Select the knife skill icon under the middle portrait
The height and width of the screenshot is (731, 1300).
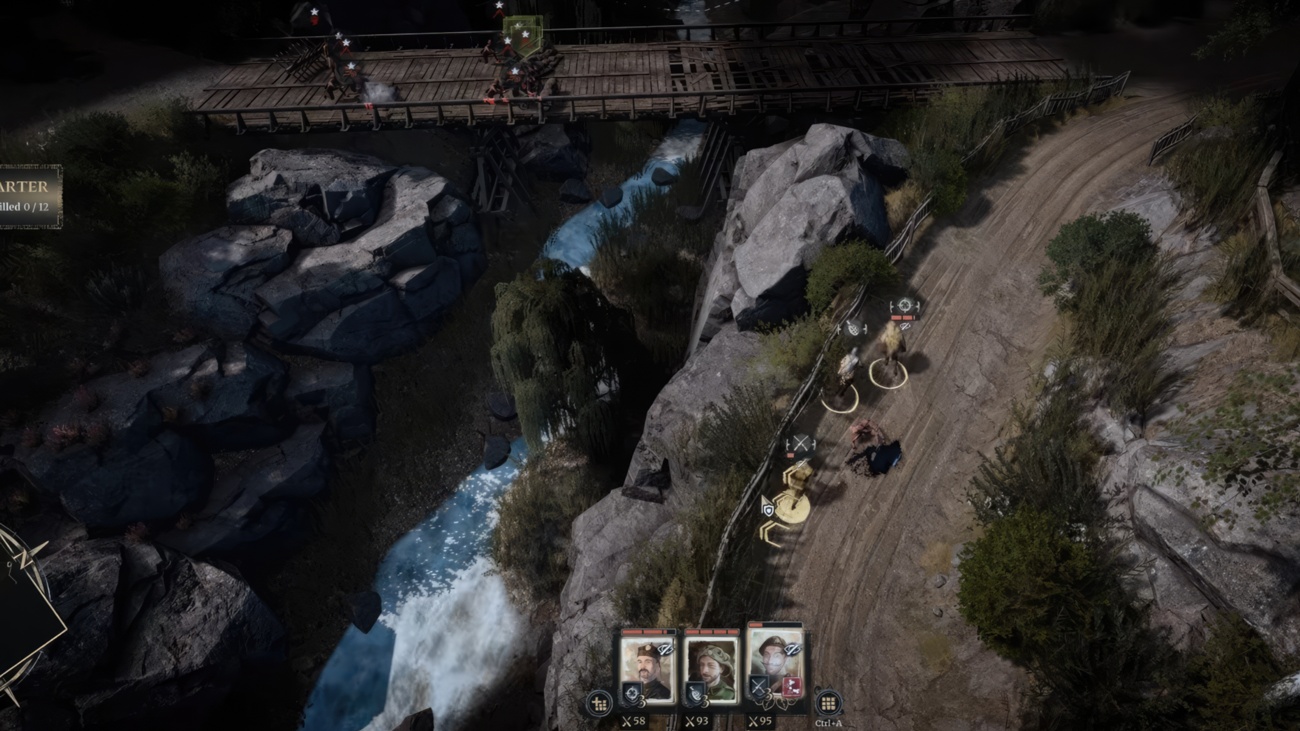[x=696, y=695]
